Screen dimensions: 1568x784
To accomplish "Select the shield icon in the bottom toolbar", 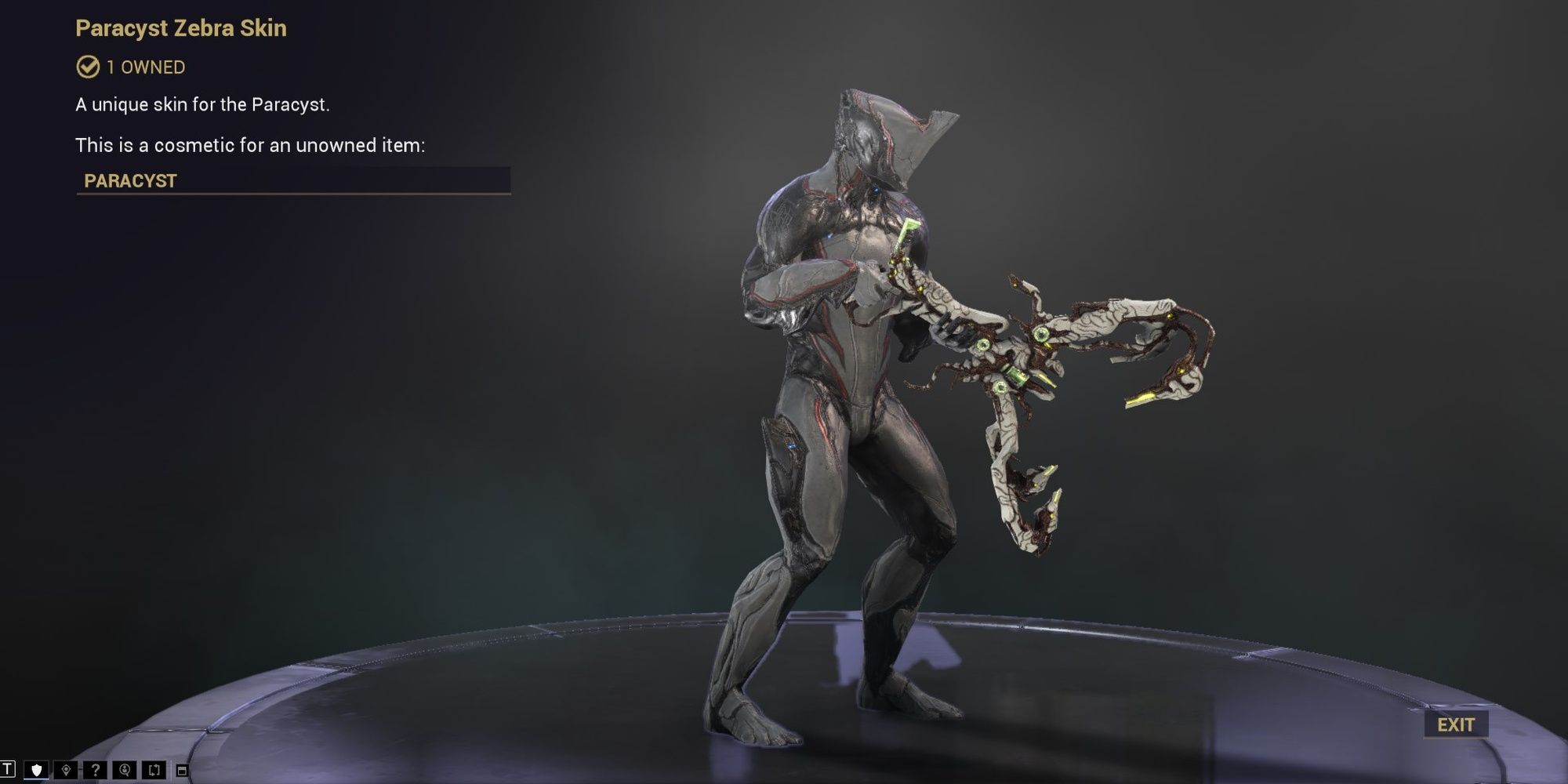I will pos(36,770).
